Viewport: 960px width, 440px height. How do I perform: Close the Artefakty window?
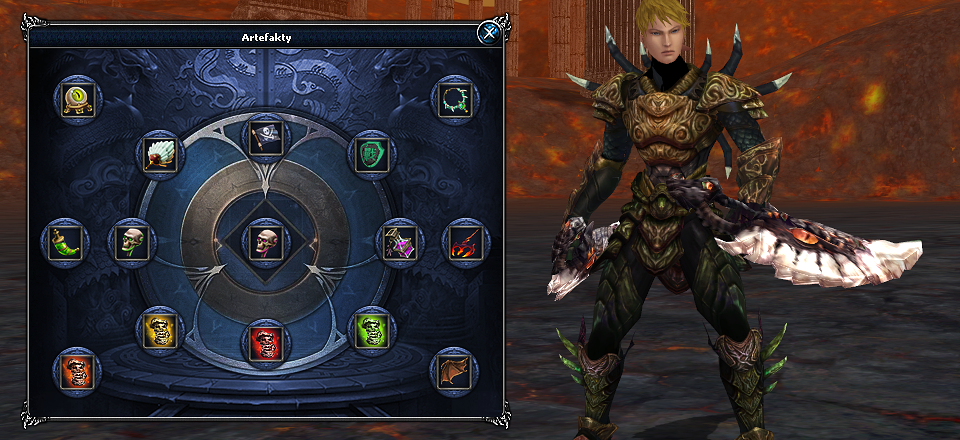click(488, 32)
